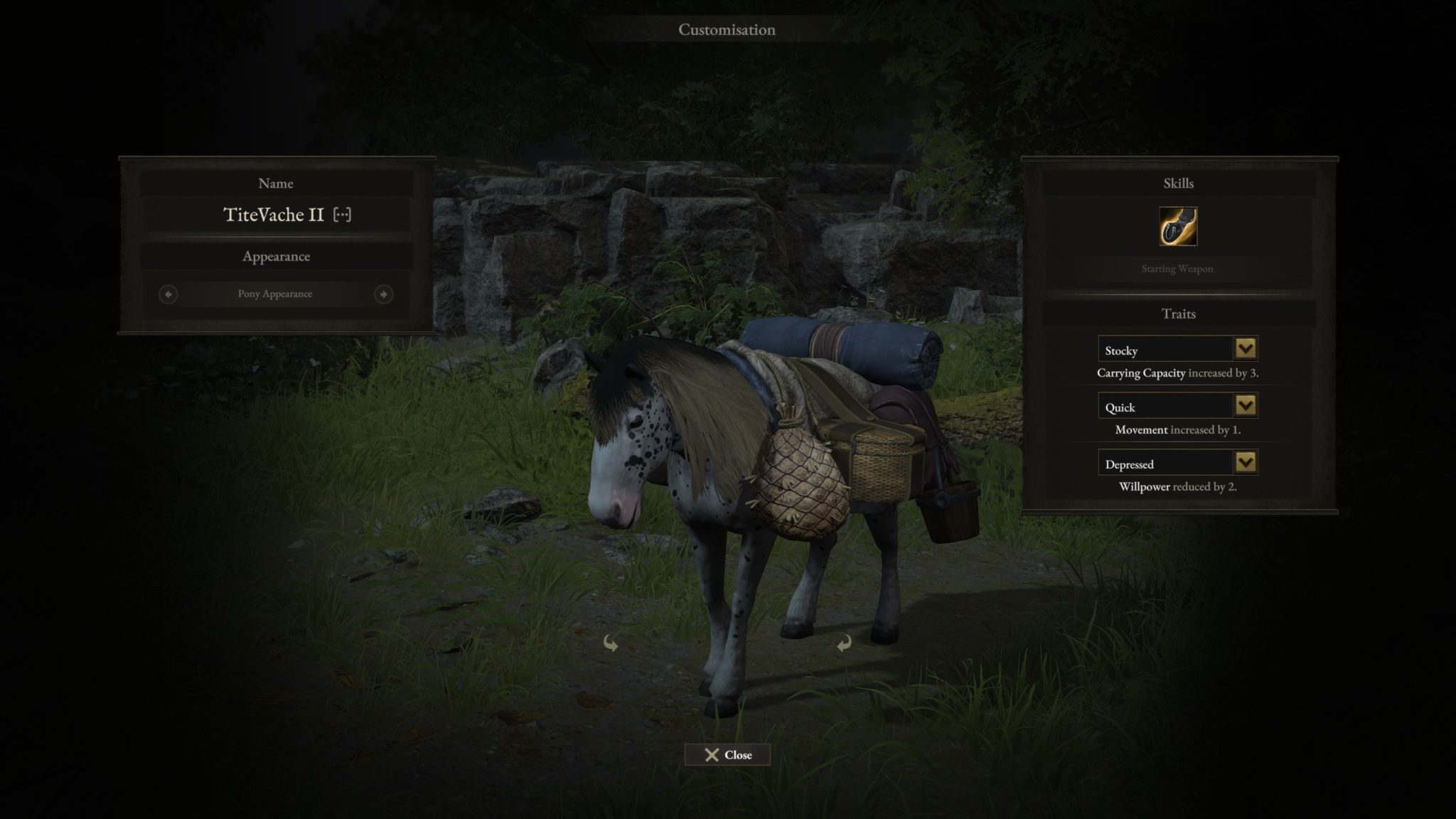Close the Customisation screen
1456x819 pixels.
727,755
